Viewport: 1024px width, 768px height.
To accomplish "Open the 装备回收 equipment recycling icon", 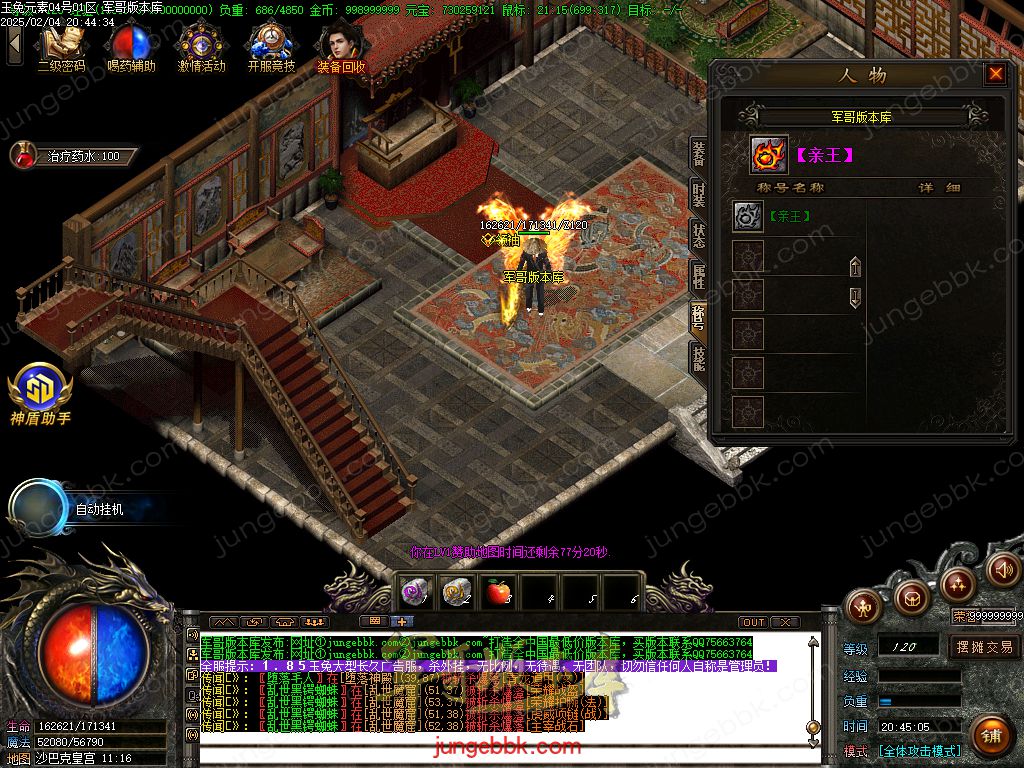I will [x=341, y=47].
